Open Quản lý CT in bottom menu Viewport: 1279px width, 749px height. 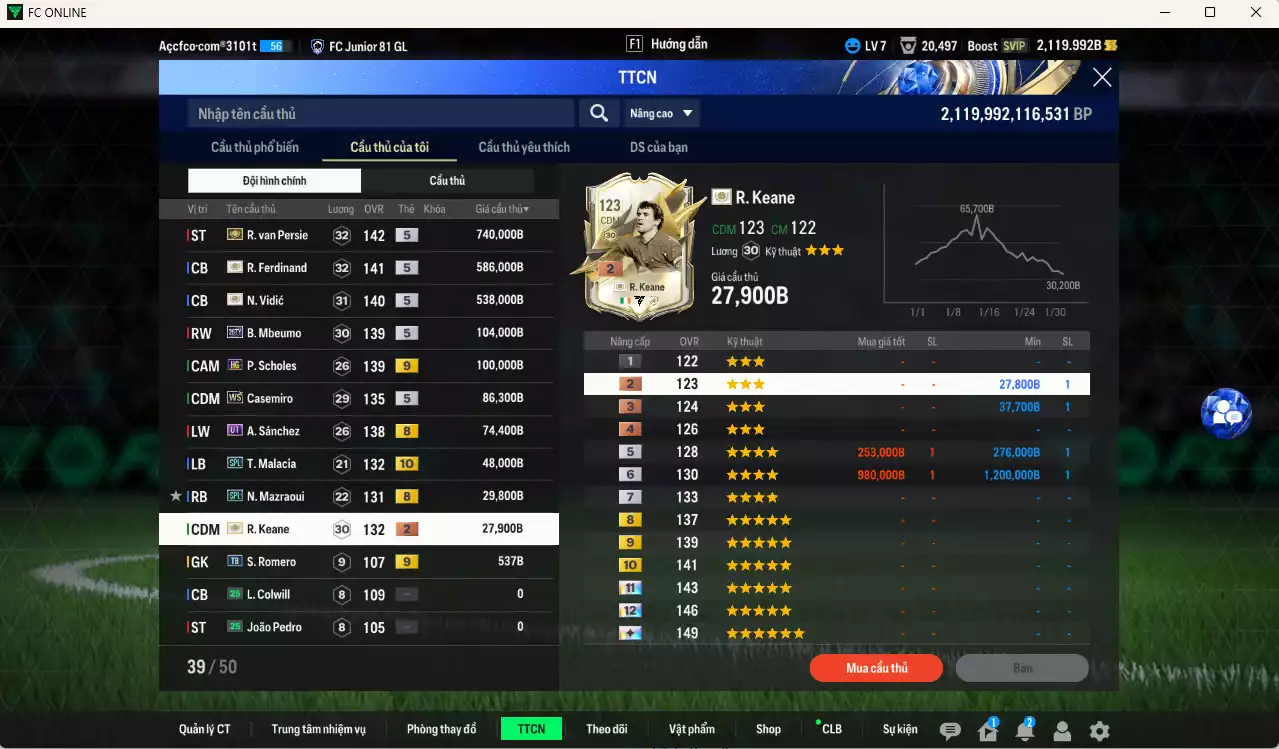pos(204,729)
